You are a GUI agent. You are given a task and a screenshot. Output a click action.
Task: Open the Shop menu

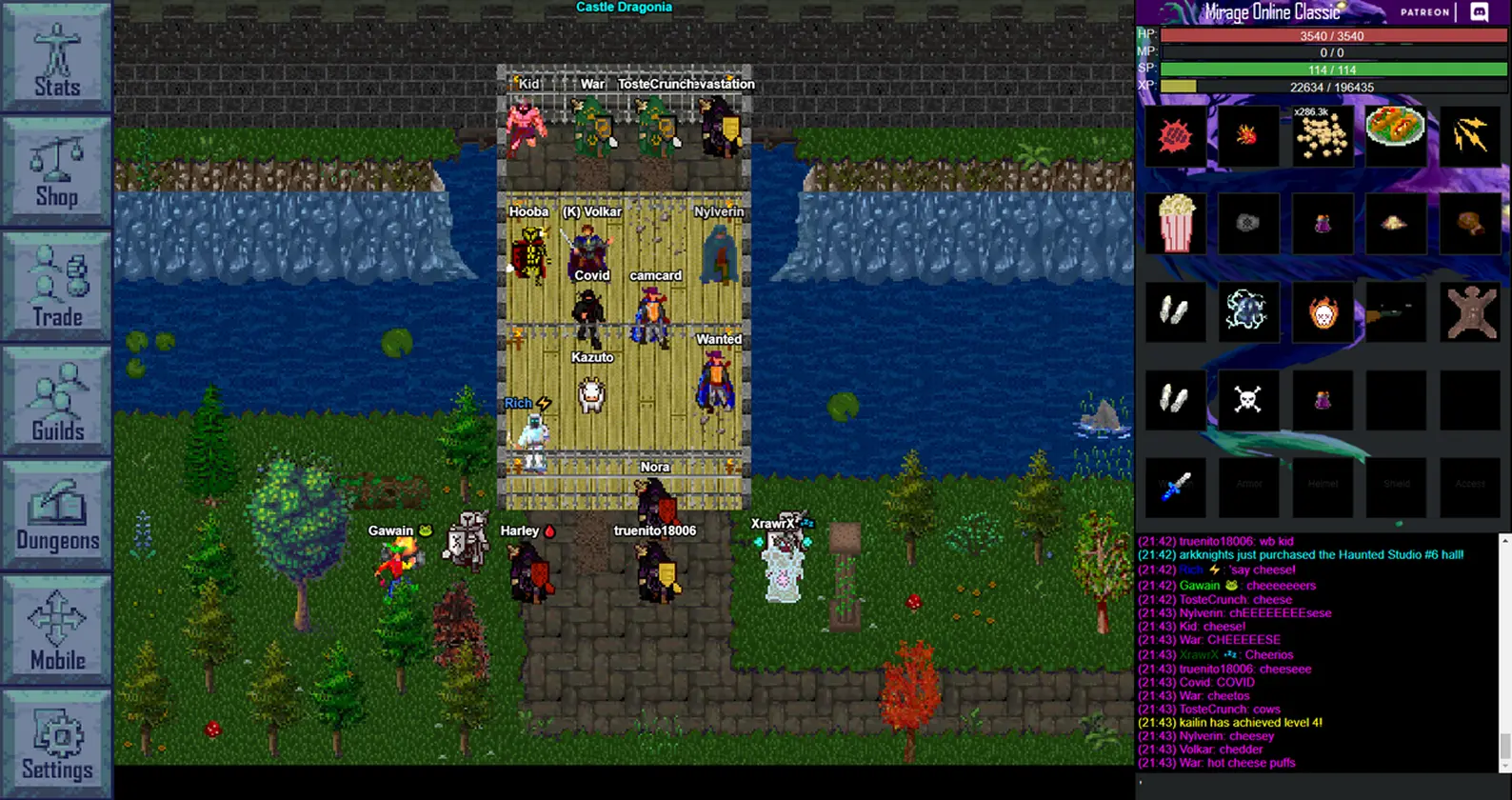(56, 172)
